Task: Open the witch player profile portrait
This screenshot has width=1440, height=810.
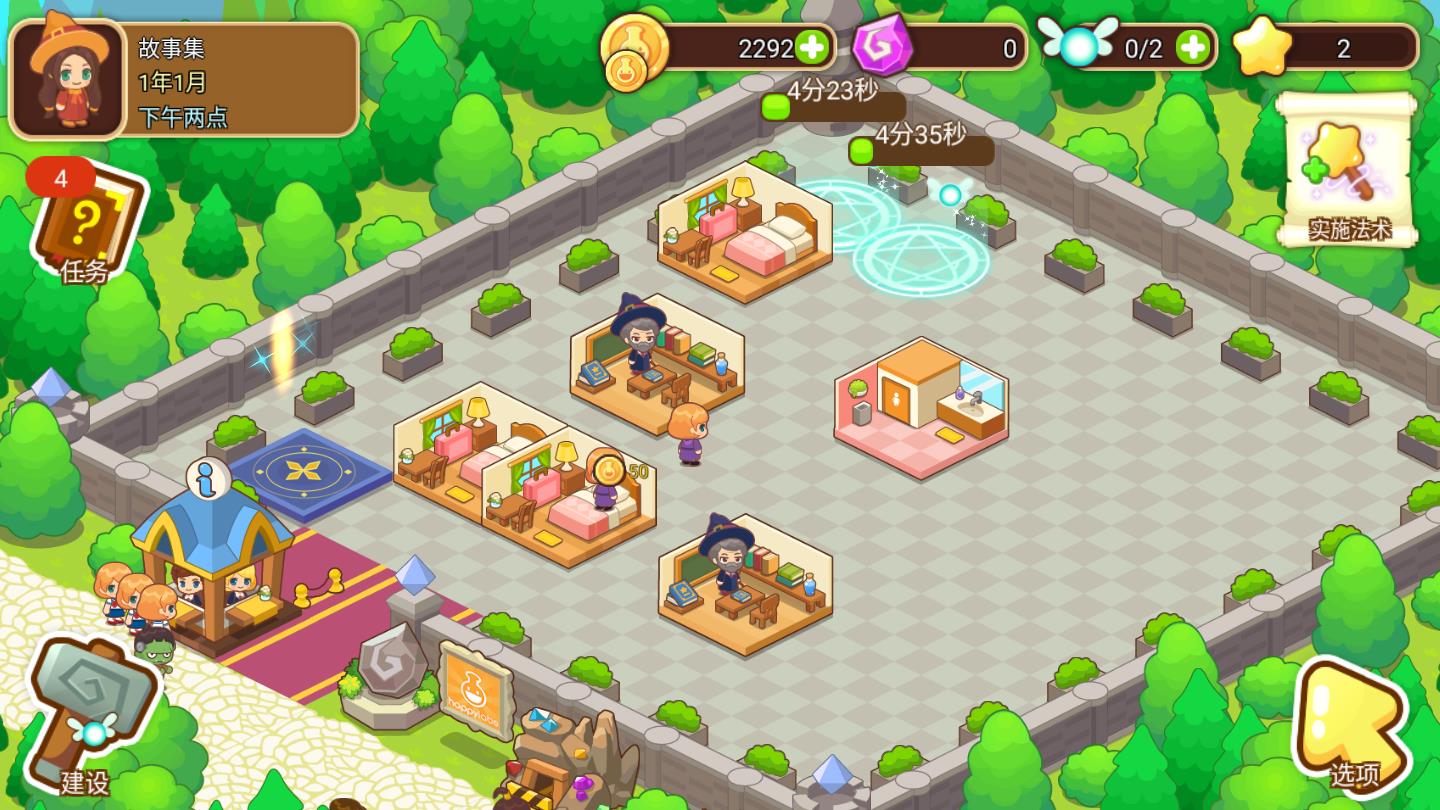Action: [x=68, y=78]
